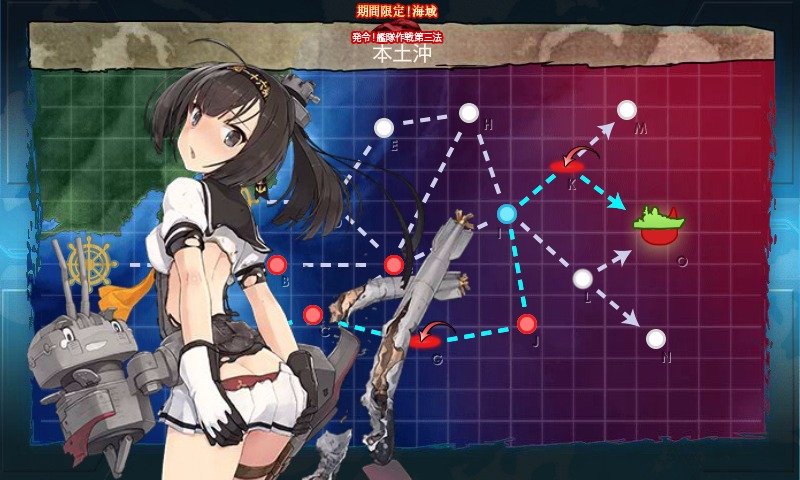
Task: Select white node L on the map
Action: pyautogui.click(x=583, y=279)
